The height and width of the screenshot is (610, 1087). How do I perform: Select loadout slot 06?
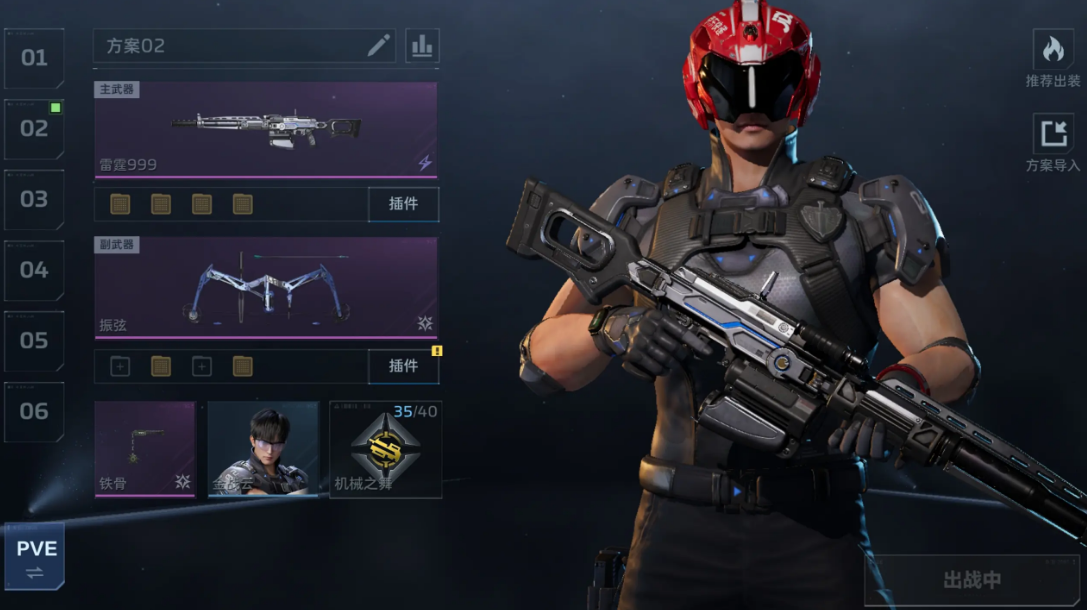click(x=34, y=411)
